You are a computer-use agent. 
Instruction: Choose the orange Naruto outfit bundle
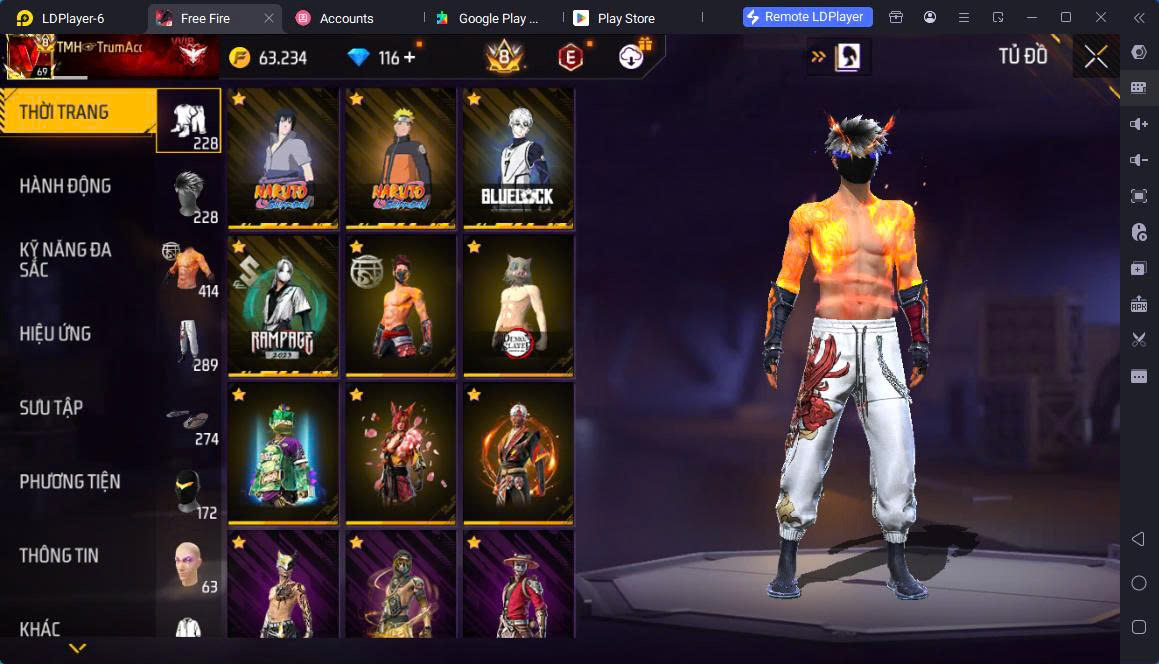401,158
